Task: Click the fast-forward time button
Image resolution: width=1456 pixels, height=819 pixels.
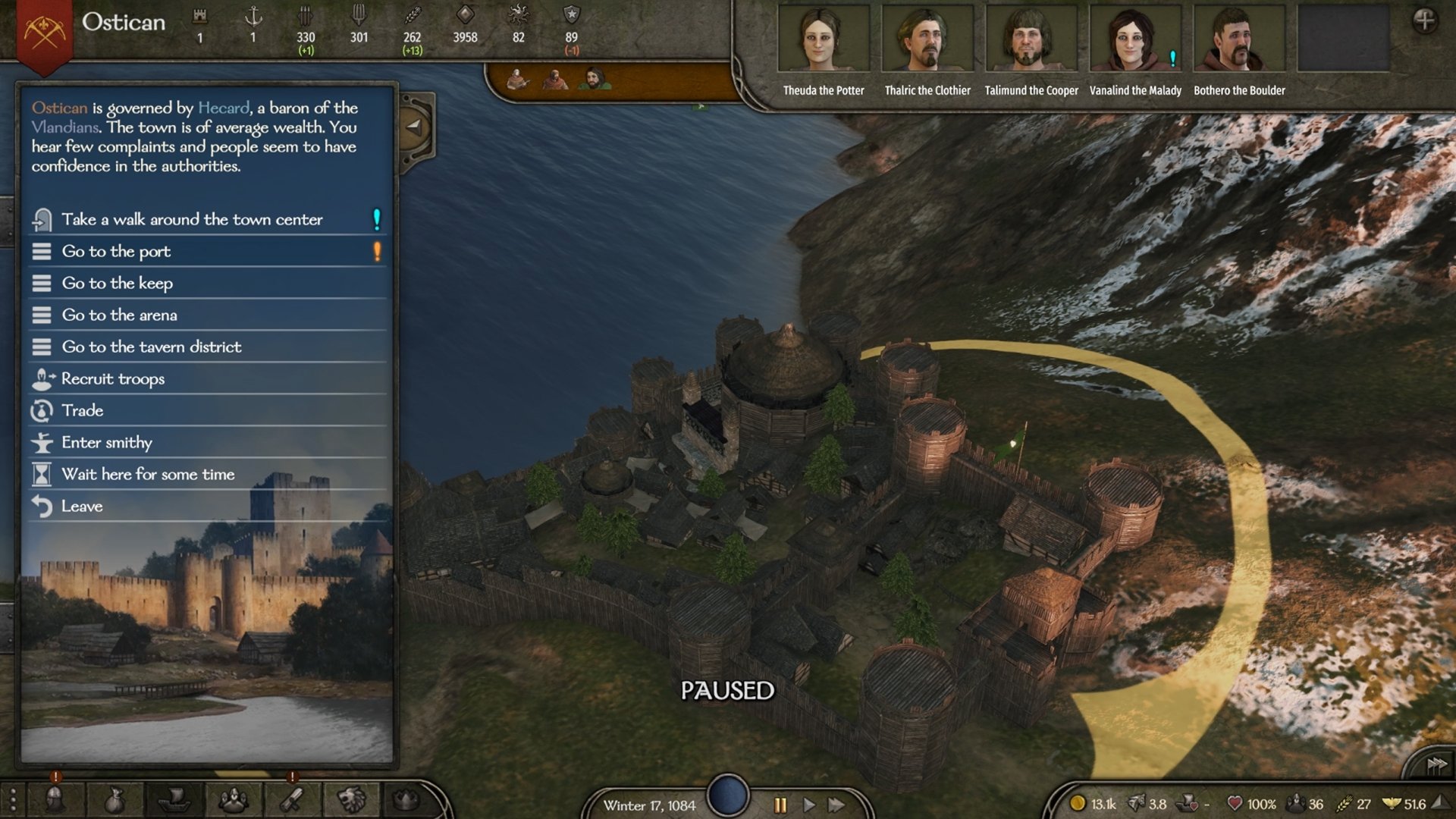Action: (837, 805)
